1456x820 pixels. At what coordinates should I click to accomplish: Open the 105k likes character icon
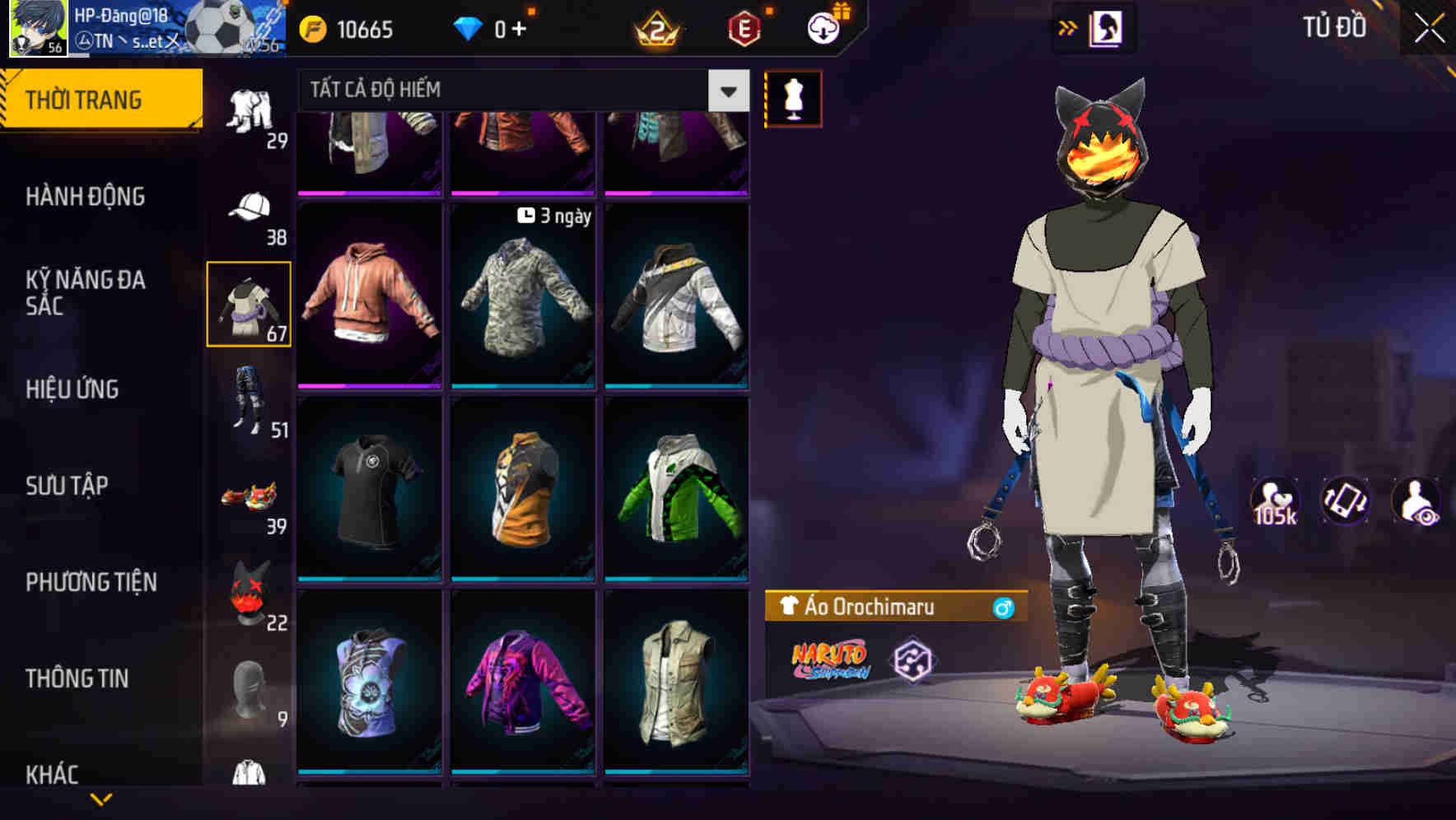point(1276,501)
